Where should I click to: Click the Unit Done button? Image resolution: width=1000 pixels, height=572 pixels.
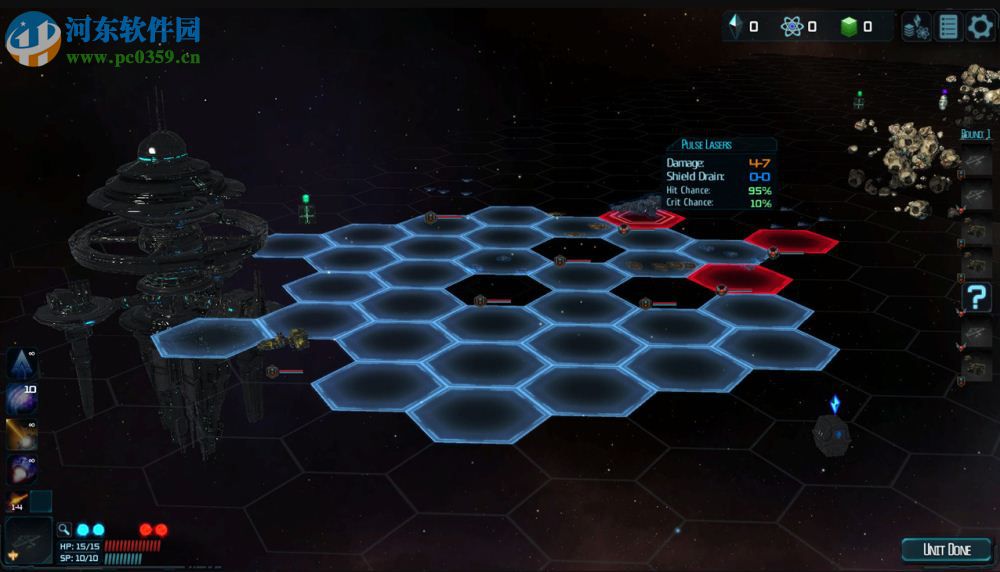coord(946,549)
